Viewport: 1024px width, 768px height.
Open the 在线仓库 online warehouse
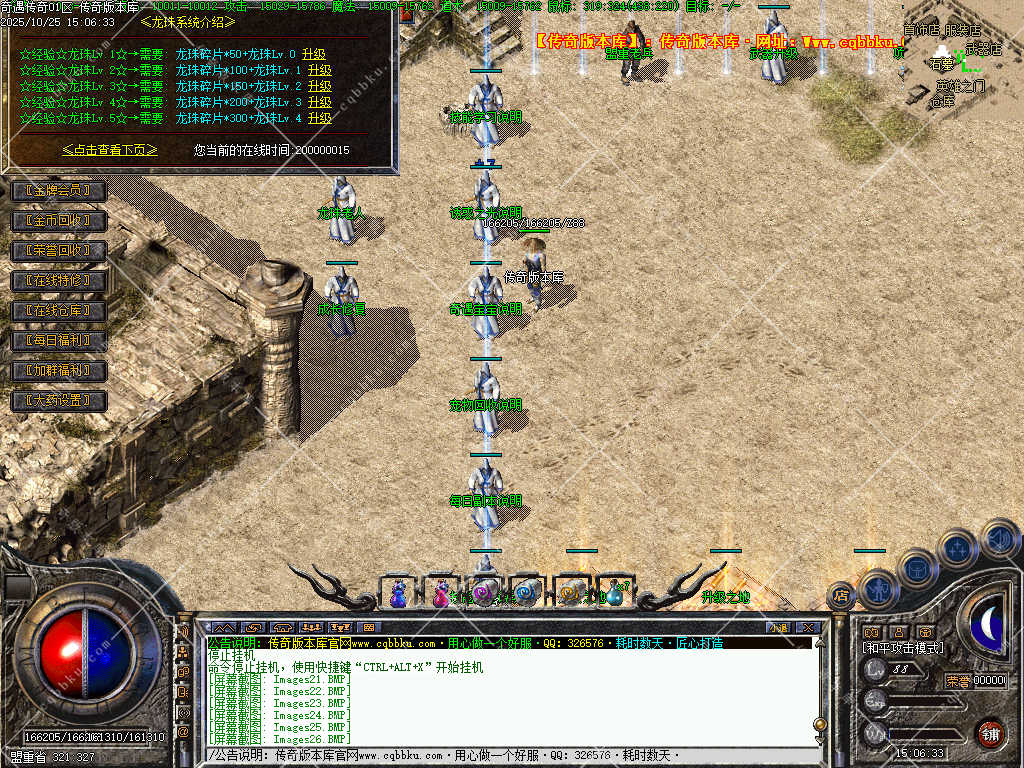click(58, 311)
